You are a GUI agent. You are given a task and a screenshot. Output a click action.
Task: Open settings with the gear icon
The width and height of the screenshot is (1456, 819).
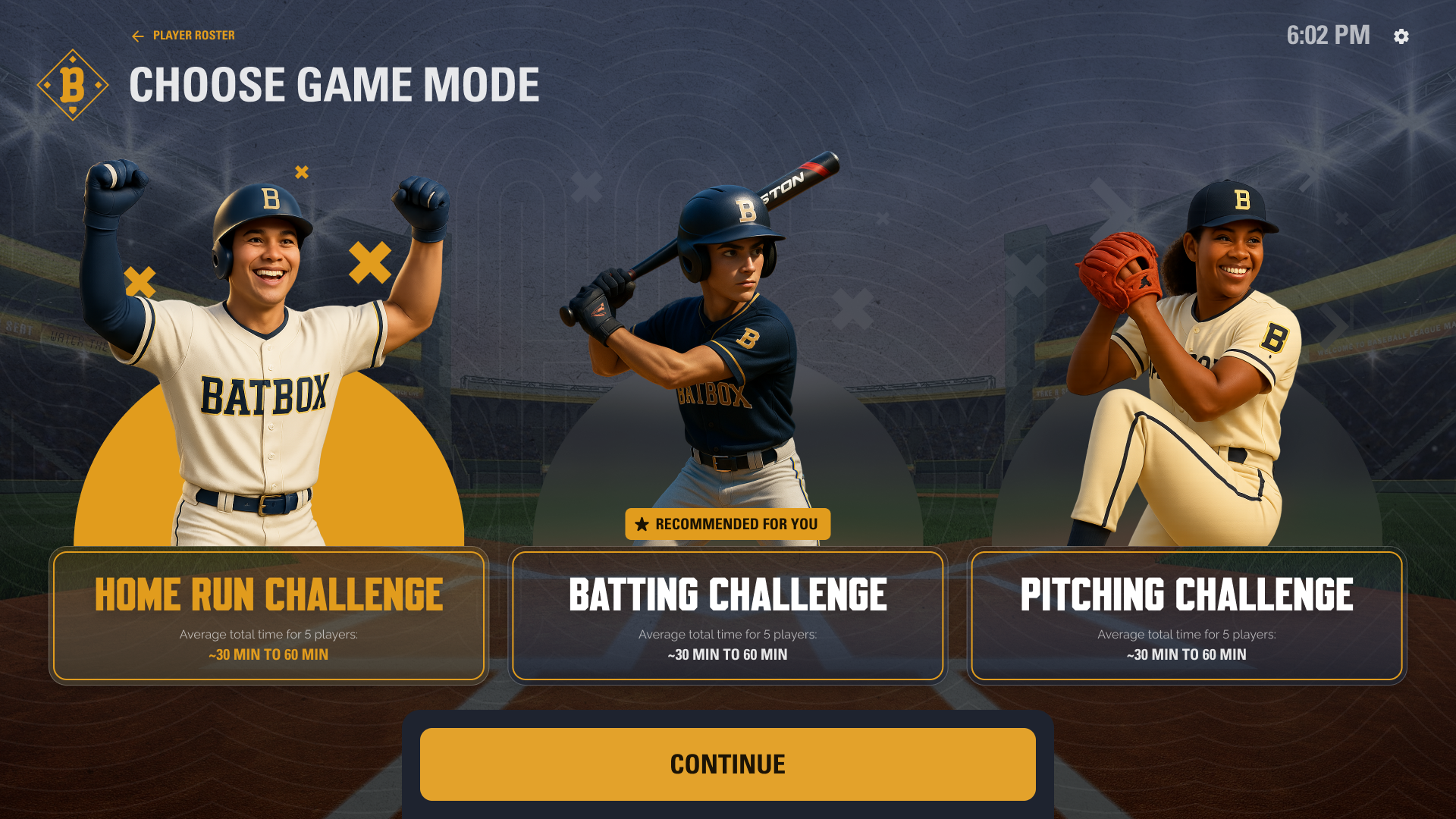pyautogui.click(x=1401, y=36)
